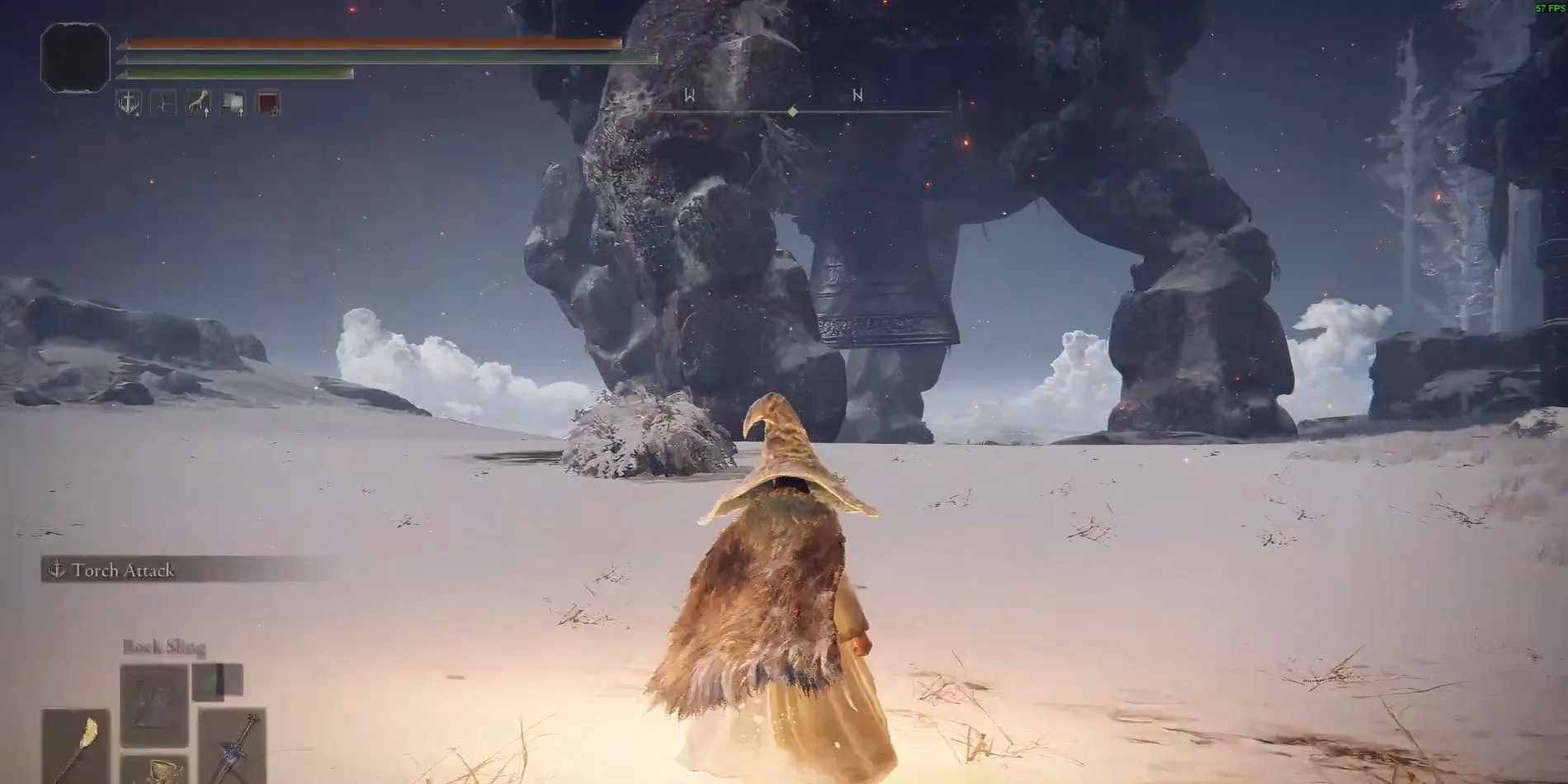Click the sword-and-antlers status buff icon
This screenshot has width=1568, height=784.
click(129, 103)
